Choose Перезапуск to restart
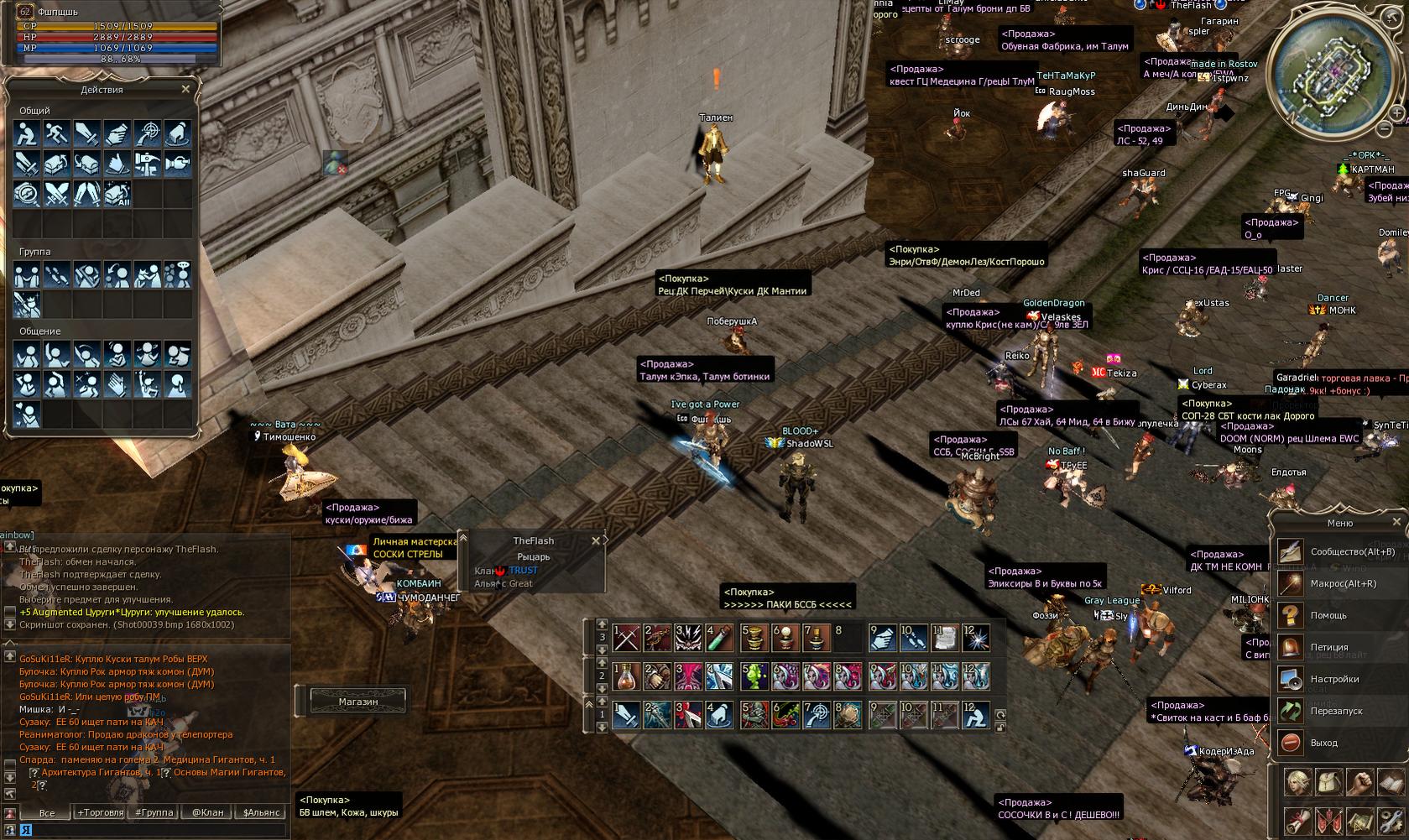The image size is (1409, 840). coord(1336,711)
